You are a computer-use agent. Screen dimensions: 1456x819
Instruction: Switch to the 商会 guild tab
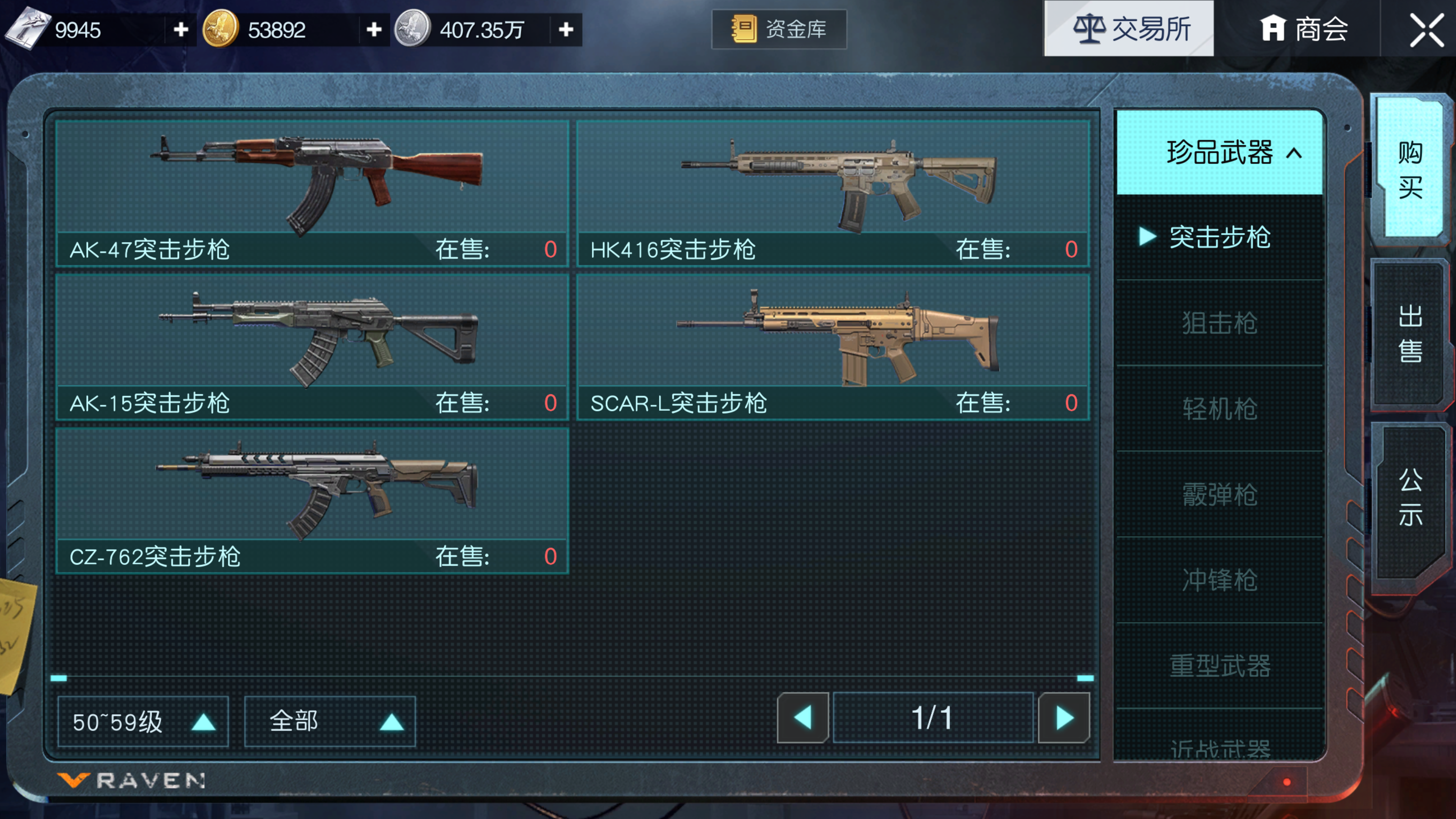click(x=1304, y=30)
